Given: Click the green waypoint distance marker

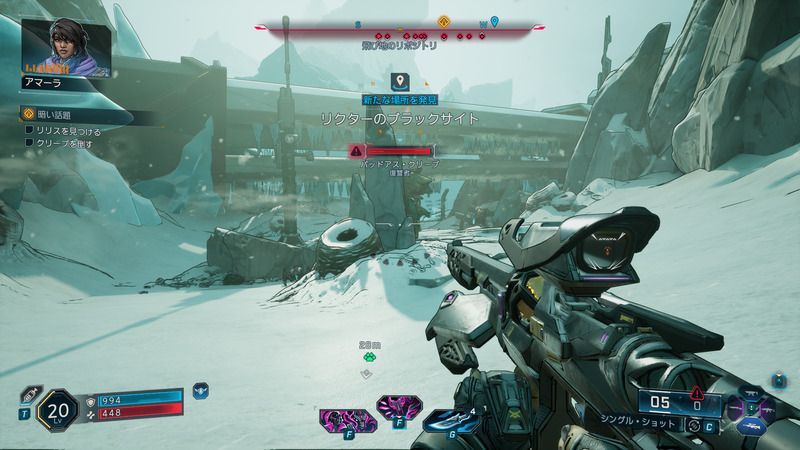Looking at the screenshot, I should click(x=367, y=353).
